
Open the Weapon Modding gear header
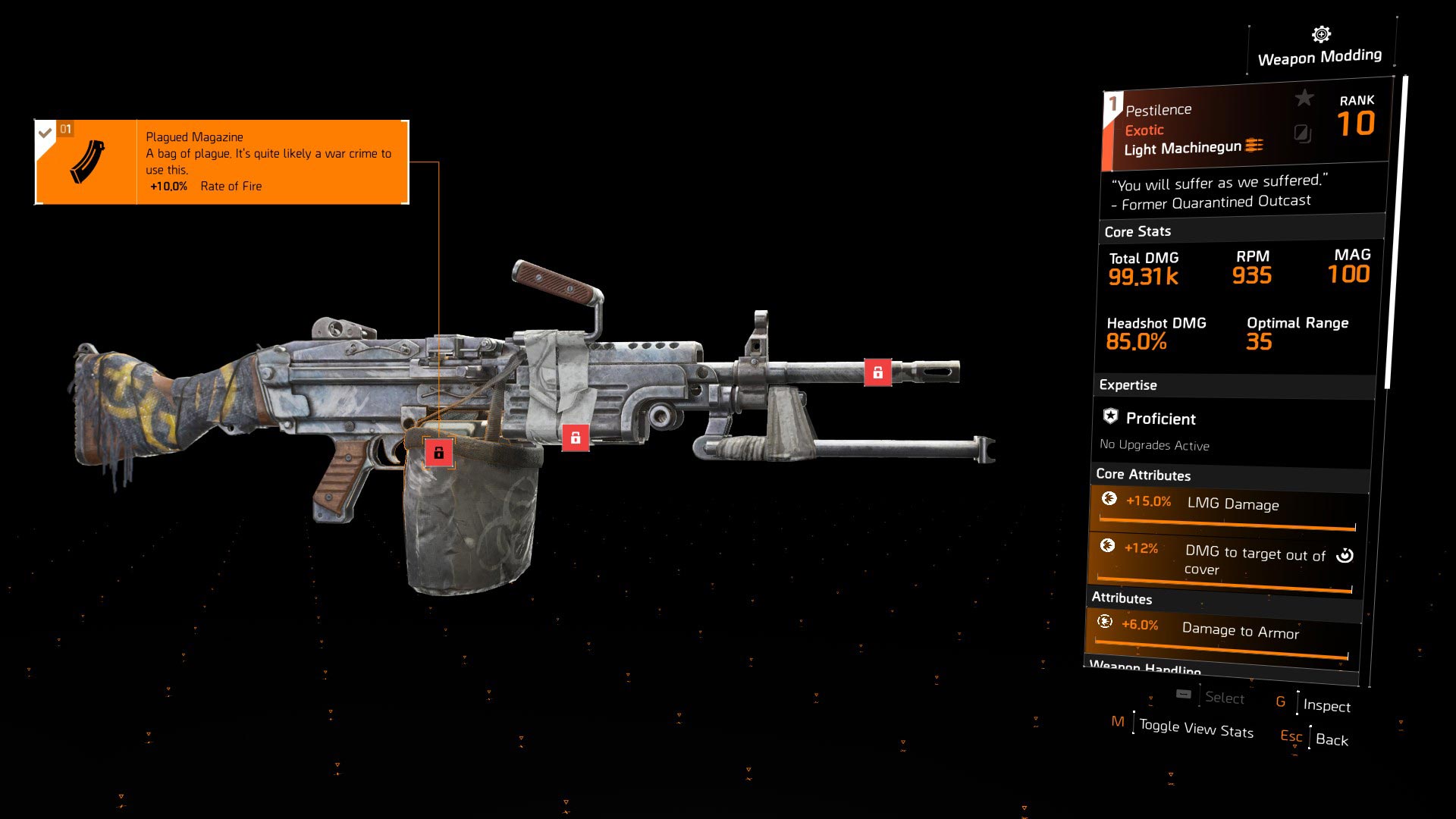[x=1320, y=47]
